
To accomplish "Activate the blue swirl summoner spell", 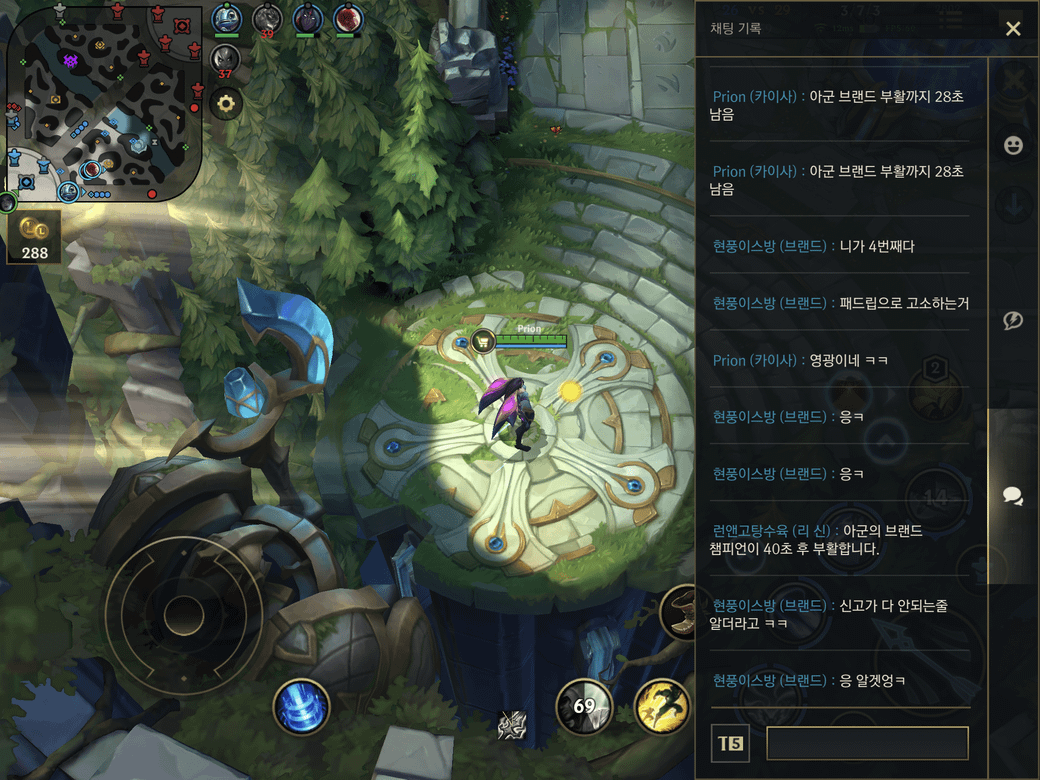I will tap(301, 707).
